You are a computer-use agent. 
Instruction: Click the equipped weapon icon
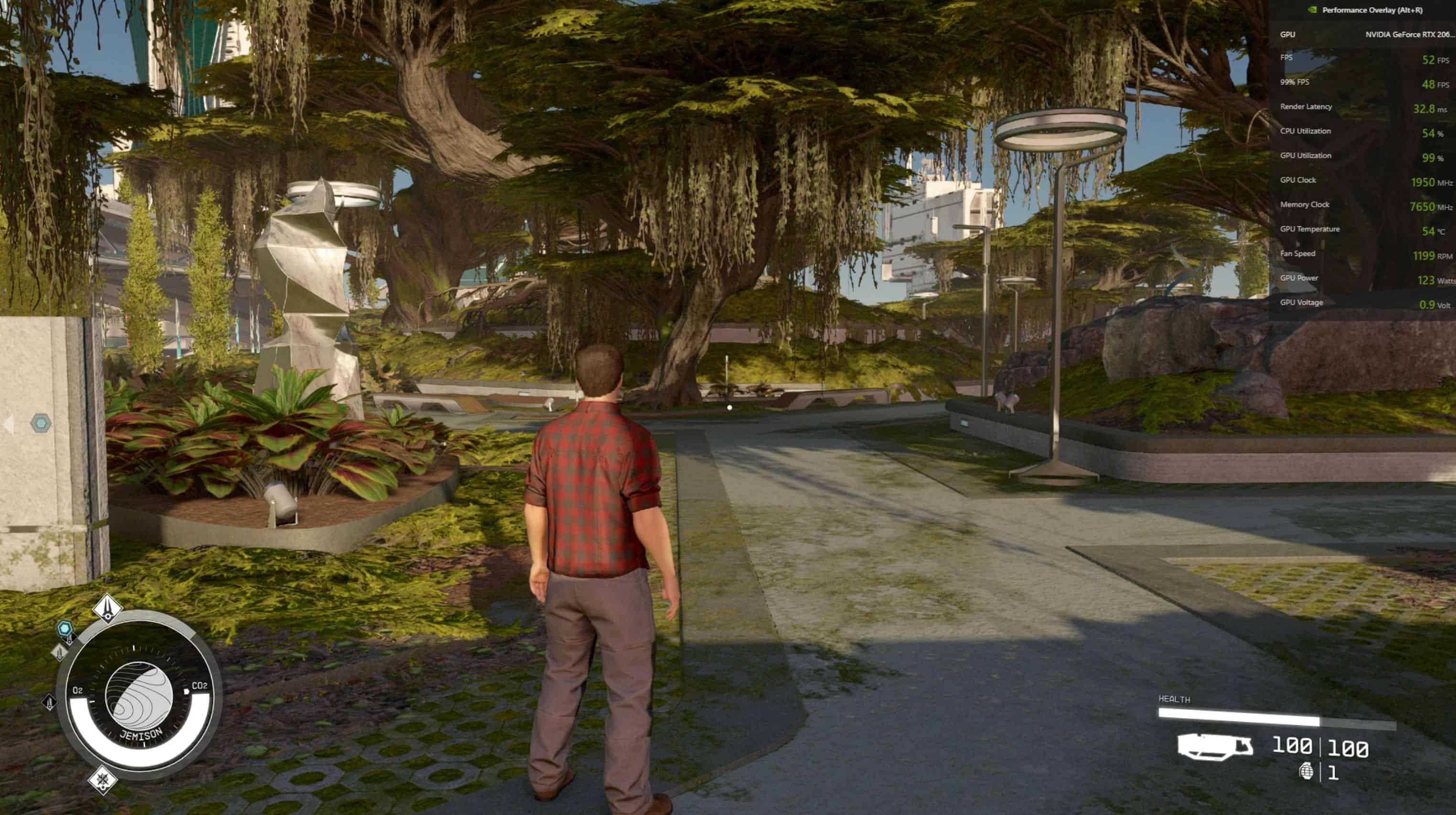[1215, 747]
